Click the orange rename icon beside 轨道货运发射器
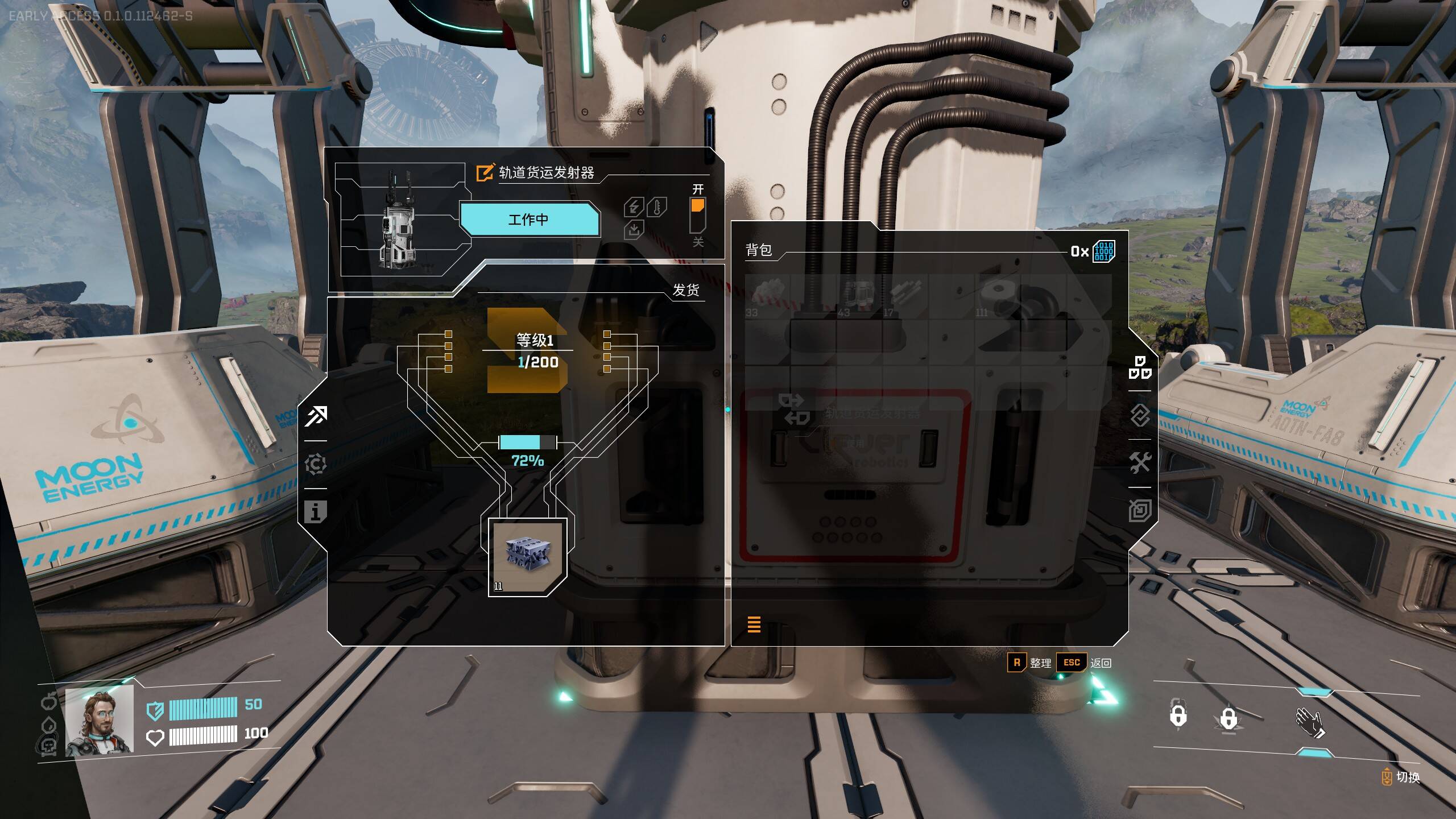Viewport: 1456px width, 819px height. (485, 172)
